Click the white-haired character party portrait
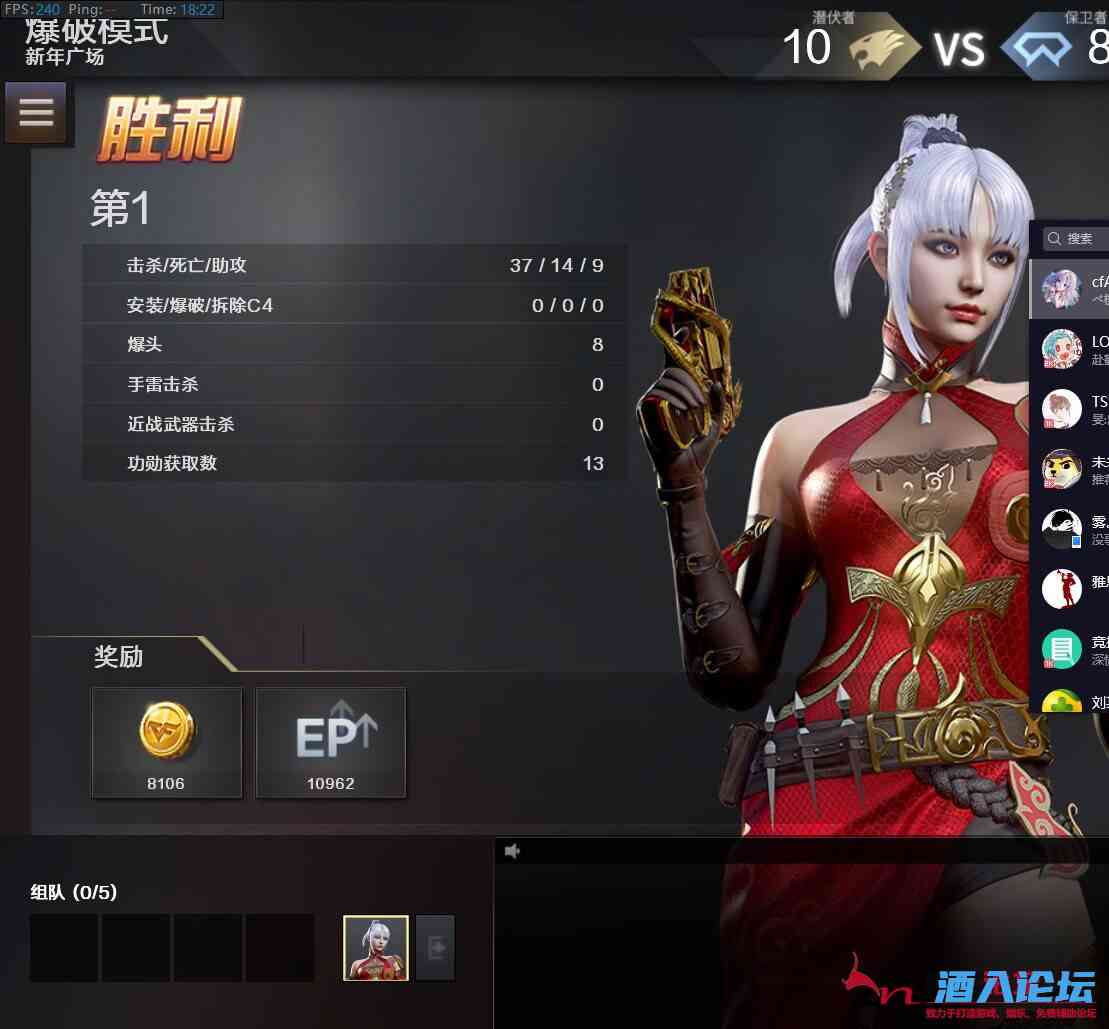This screenshot has width=1109, height=1029. click(x=376, y=949)
